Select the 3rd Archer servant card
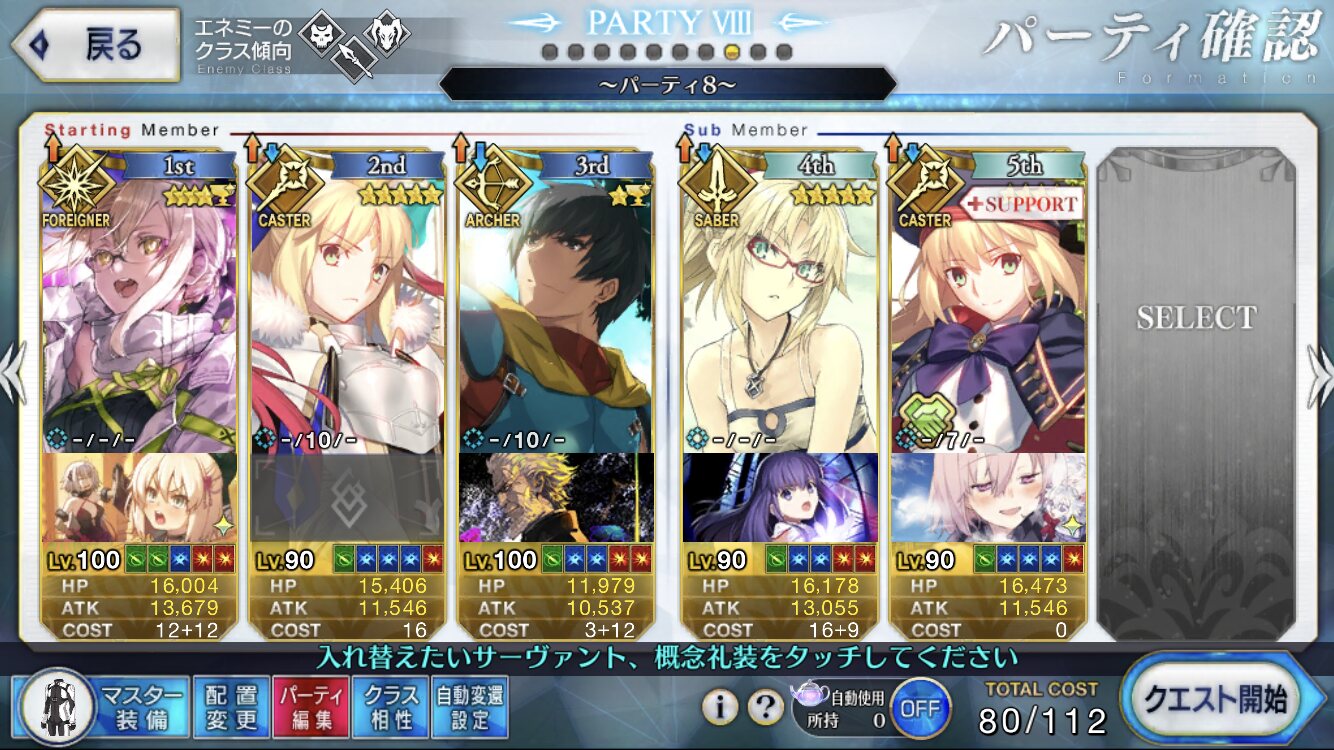 (556, 310)
